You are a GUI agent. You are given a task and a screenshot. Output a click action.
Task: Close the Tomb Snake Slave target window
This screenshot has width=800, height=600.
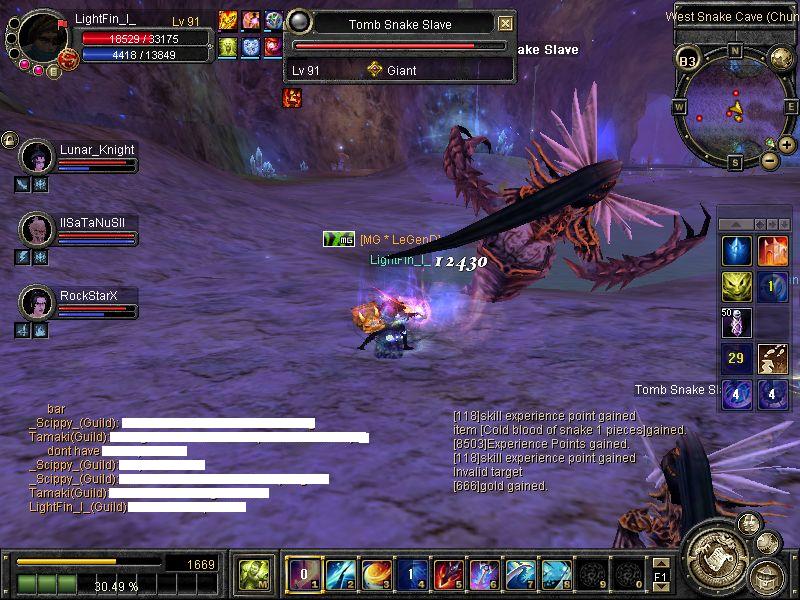pos(505,24)
